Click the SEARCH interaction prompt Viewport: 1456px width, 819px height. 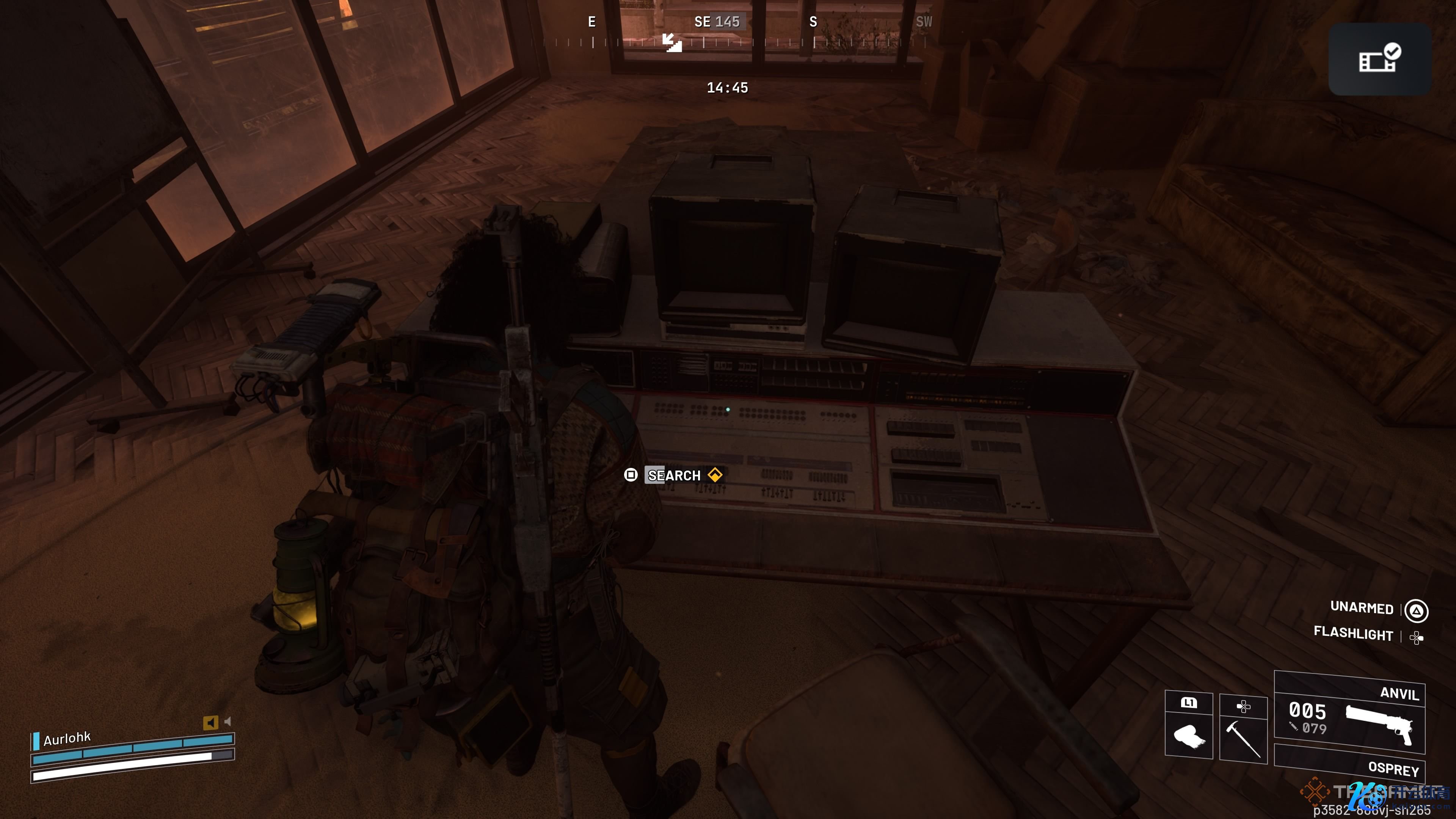(673, 475)
